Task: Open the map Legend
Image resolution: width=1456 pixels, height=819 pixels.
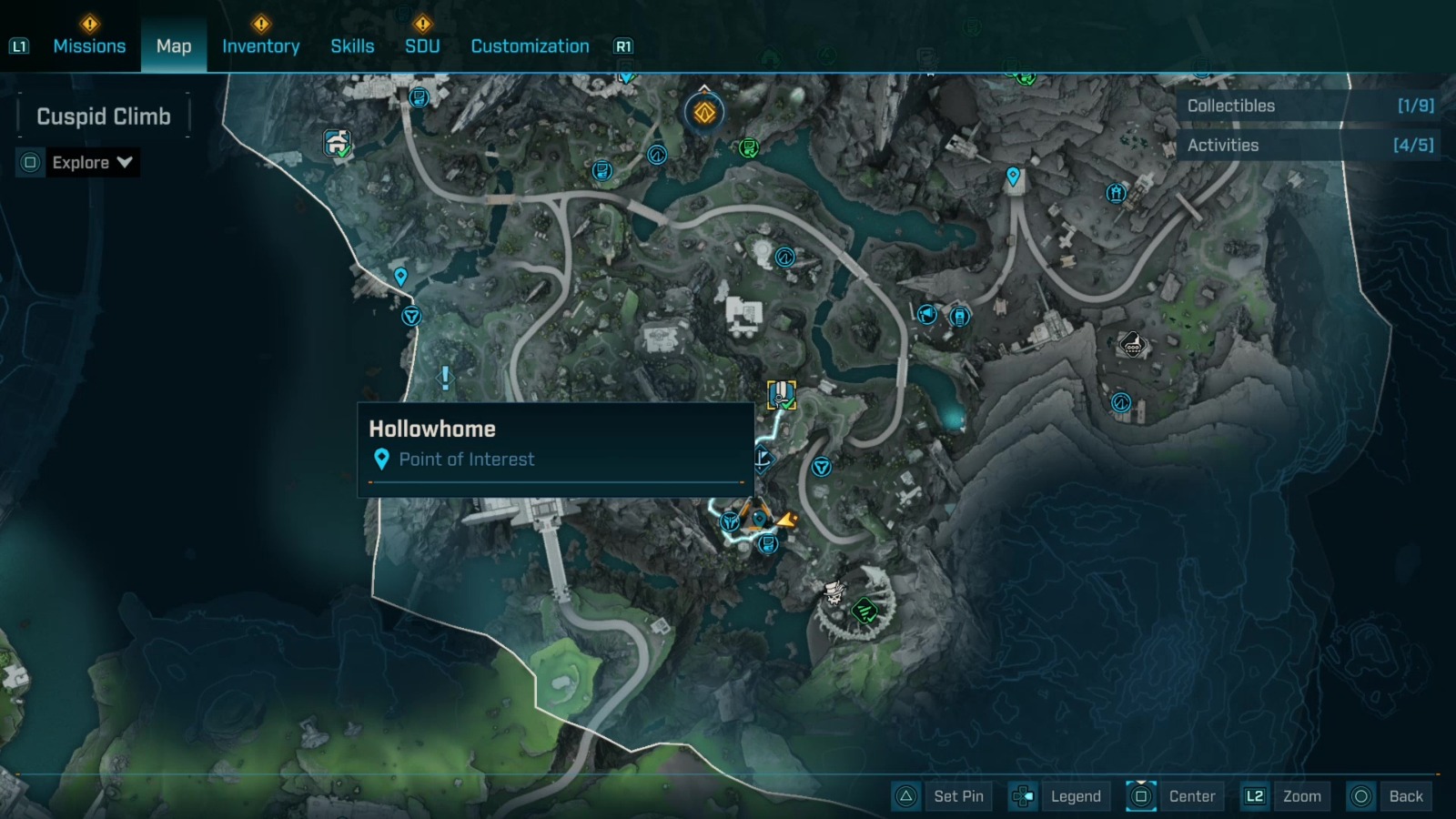Action: (x=1077, y=795)
